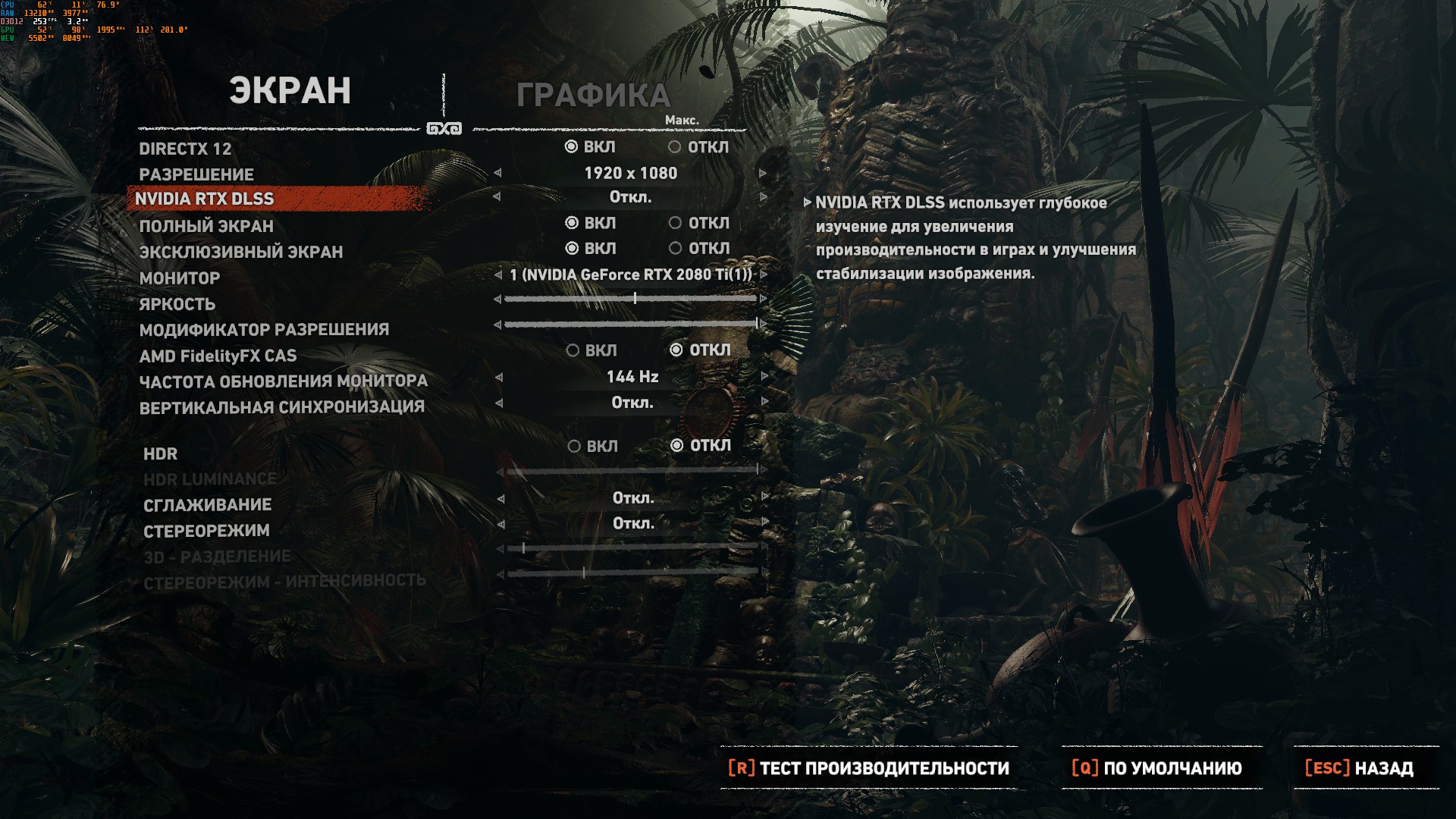Change ВЕРТИКАЛЬНАЯ СИНХРОНИЗАЦИЯ to next value

[x=764, y=402]
